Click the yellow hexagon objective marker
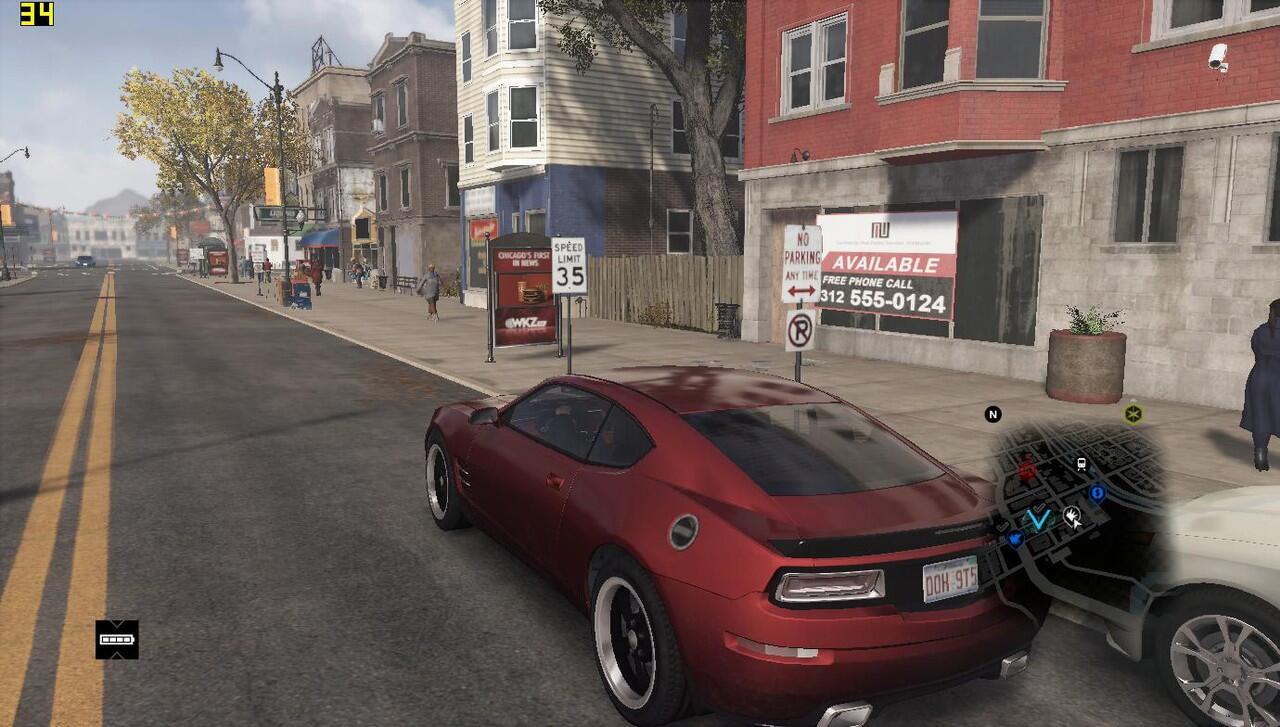Viewport: 1280px width, 727px height. [x=1132, y=413]
